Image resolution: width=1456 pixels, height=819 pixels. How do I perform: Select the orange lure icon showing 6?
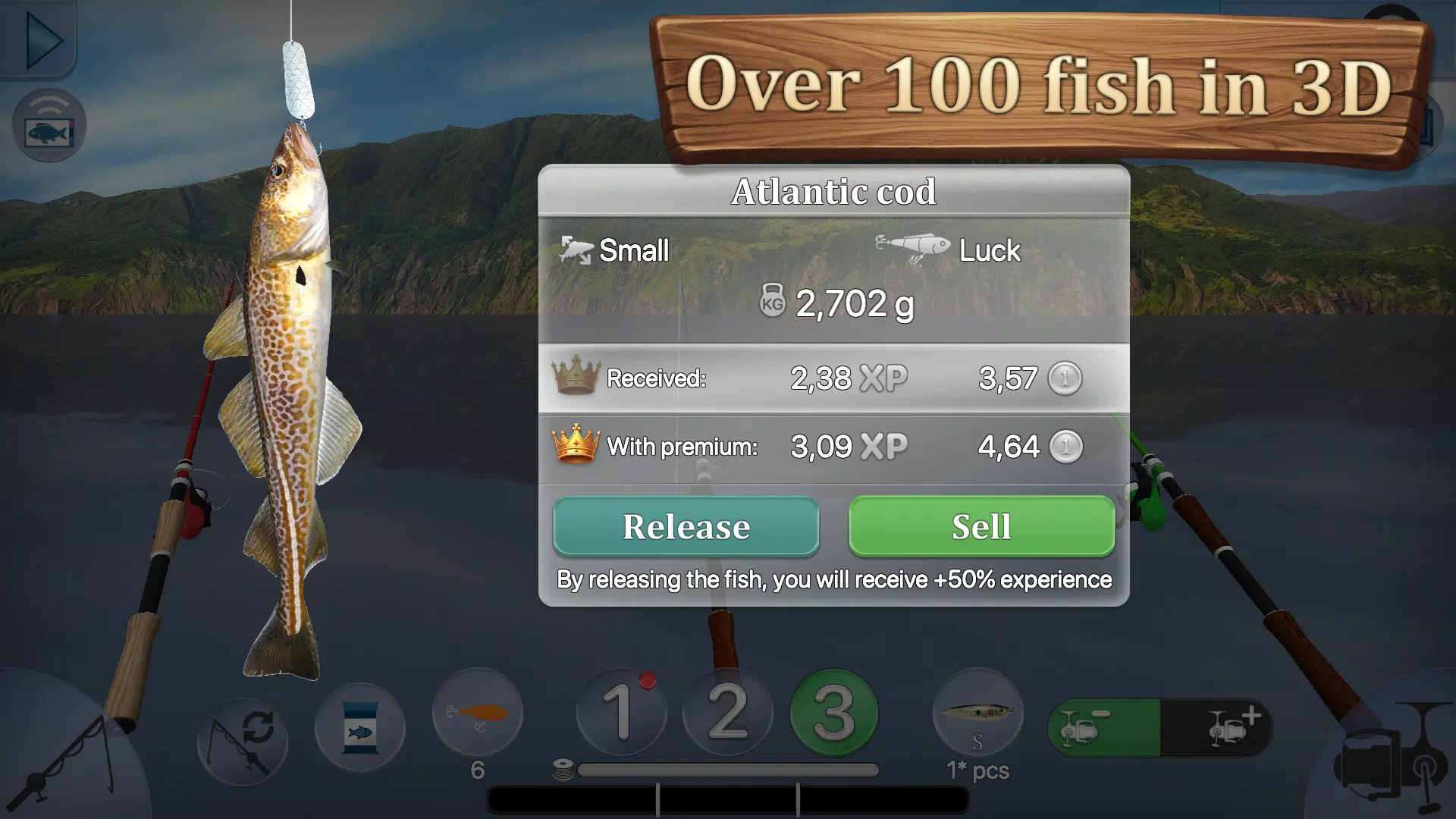pos(478,713)
